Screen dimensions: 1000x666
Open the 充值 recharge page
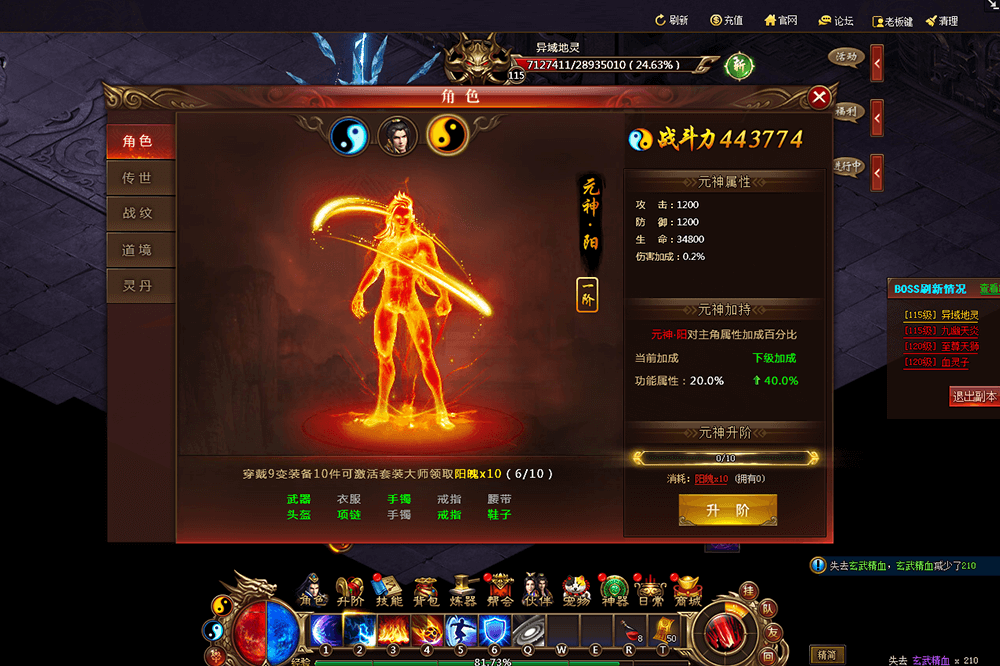[726, 21]
